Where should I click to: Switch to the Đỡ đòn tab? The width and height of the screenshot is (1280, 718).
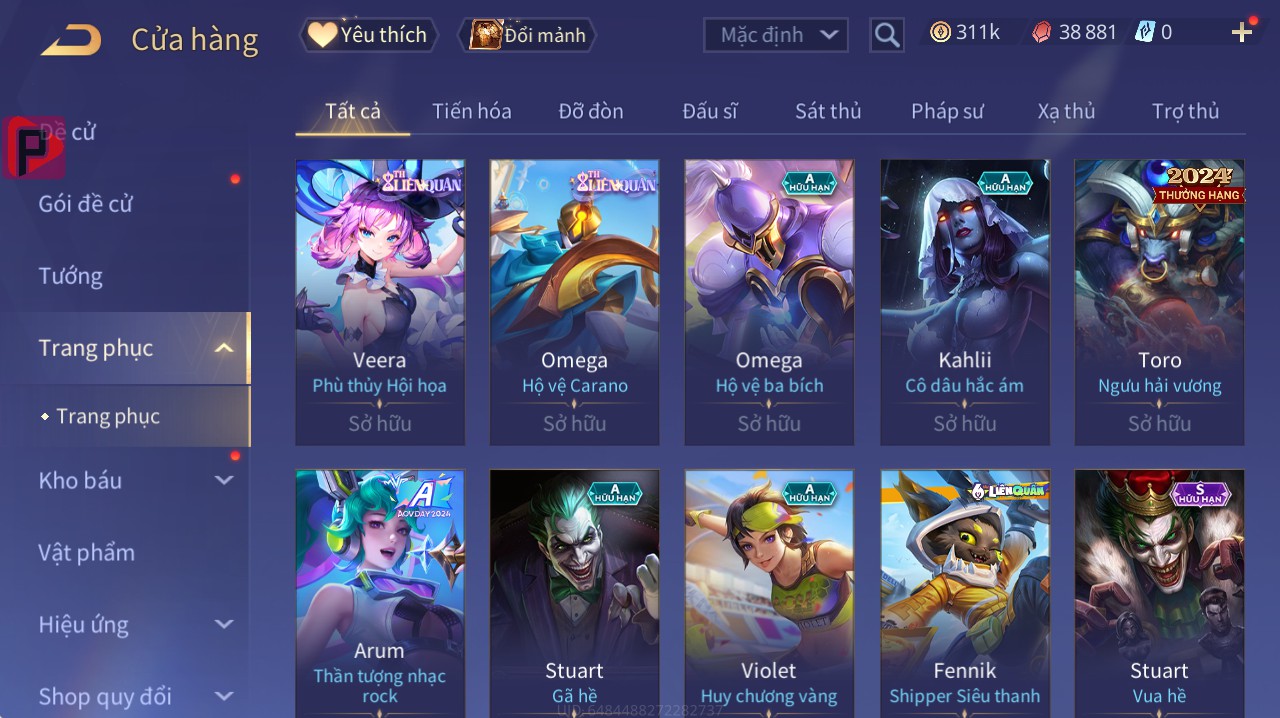(x=591, y=111)
